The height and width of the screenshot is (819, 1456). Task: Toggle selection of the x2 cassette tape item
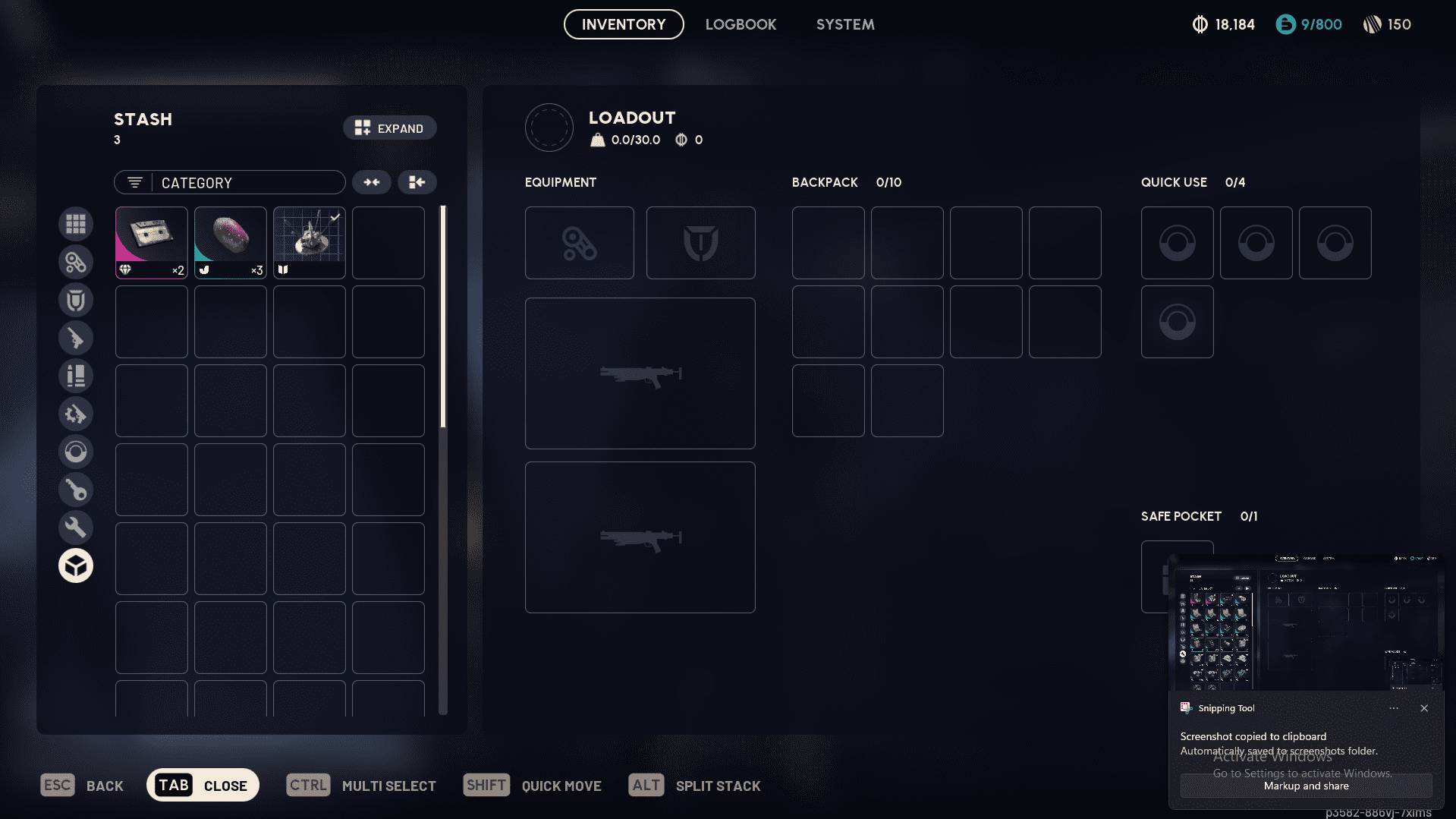tap(151, 242)
